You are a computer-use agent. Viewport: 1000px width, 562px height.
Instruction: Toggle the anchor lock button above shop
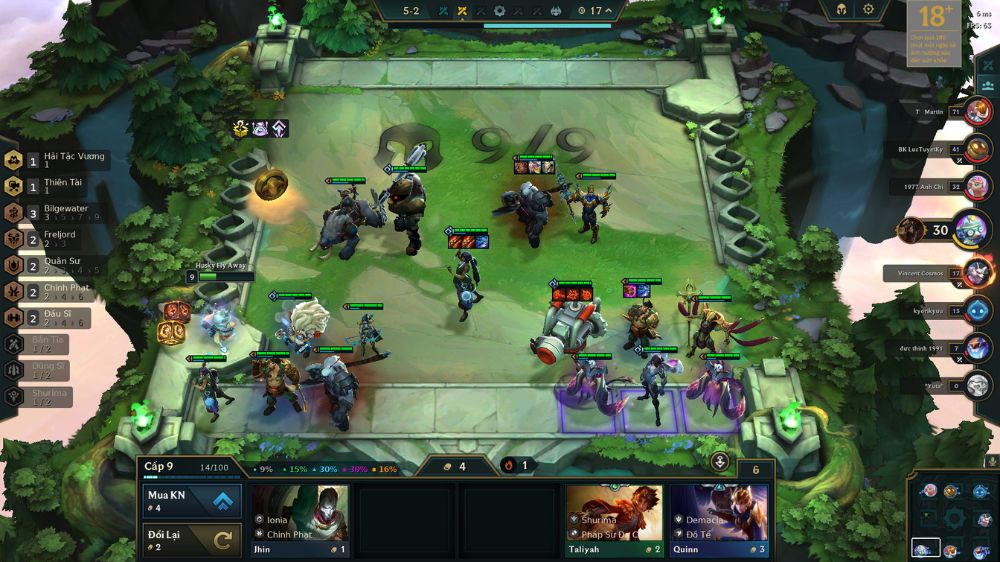coord(720,462)
